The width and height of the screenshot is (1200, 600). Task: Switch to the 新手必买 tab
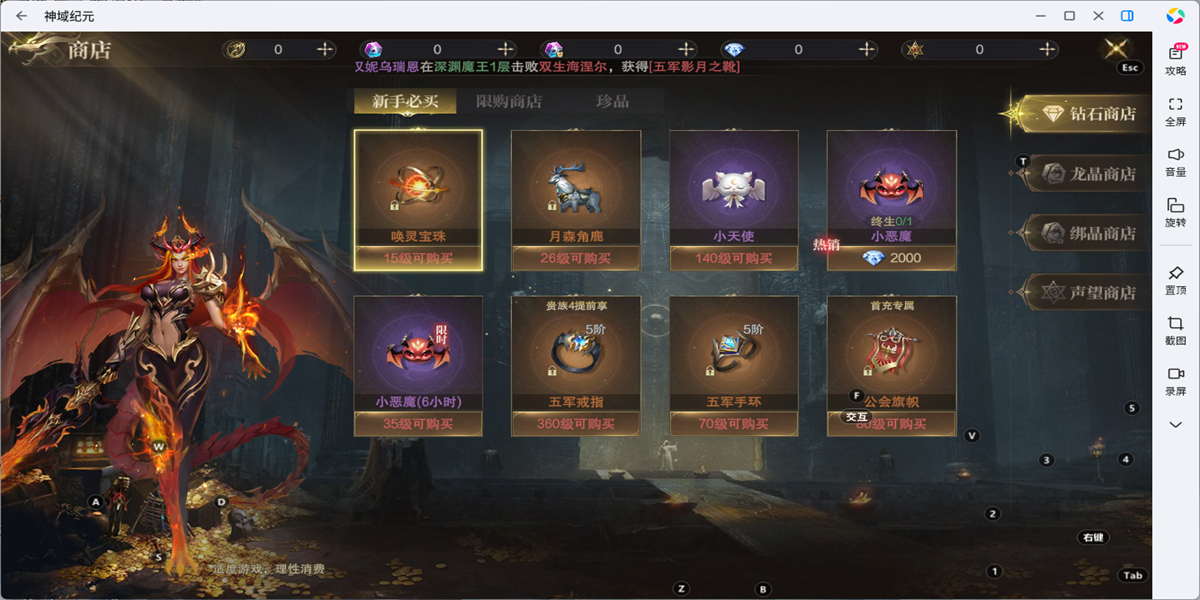click(x=405, y=101)
